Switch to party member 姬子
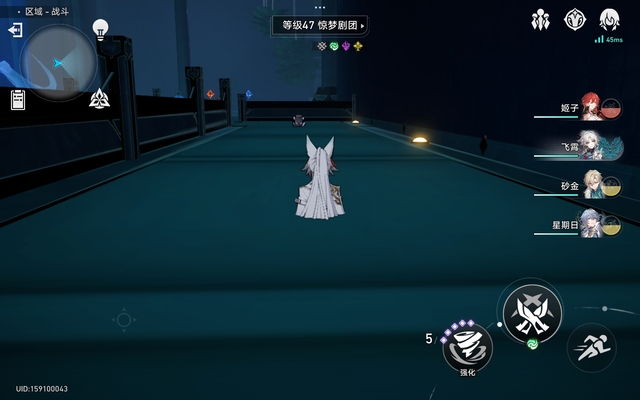The image size is (640, 400). tap(591, 107)
